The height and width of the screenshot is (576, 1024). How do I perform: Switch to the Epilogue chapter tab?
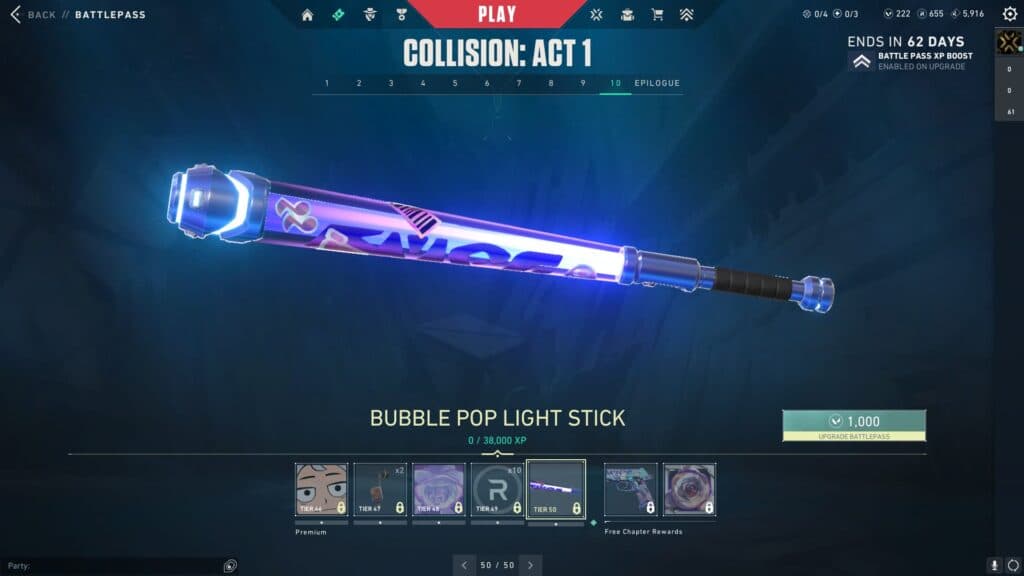(657, 83)
